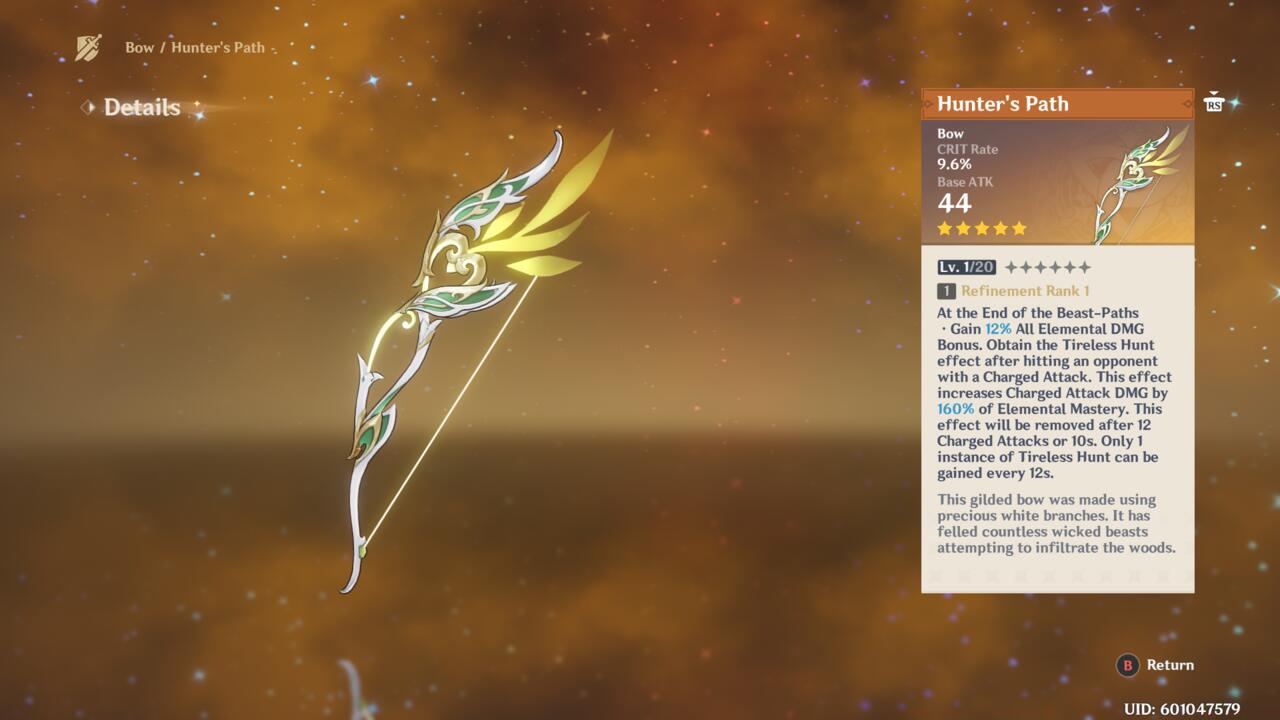Screen dimensions: 1280x720
Task: Click the fourth gold star toggle
Action: (x=999, y=228)
